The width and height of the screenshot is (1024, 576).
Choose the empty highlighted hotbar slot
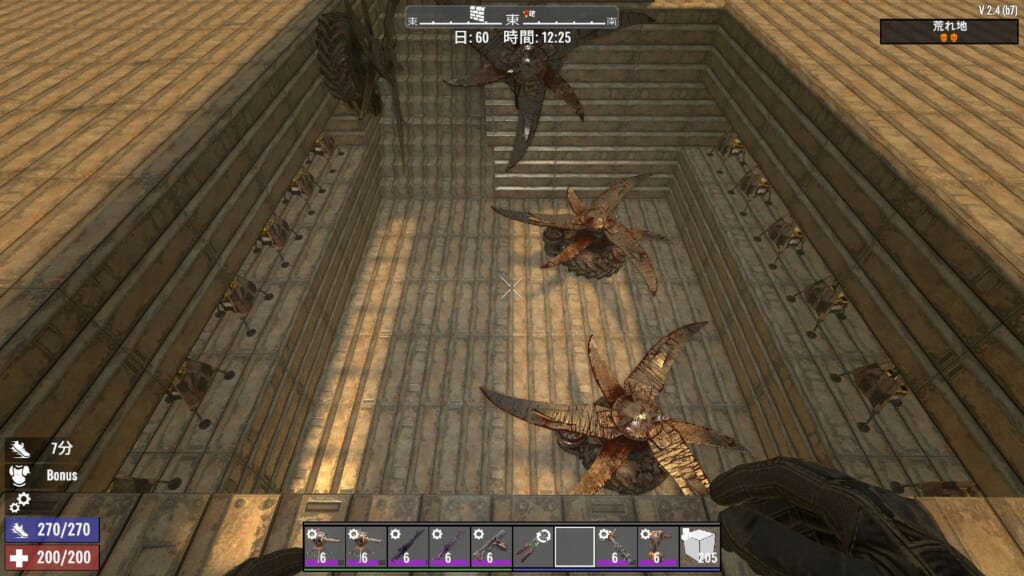575,547
